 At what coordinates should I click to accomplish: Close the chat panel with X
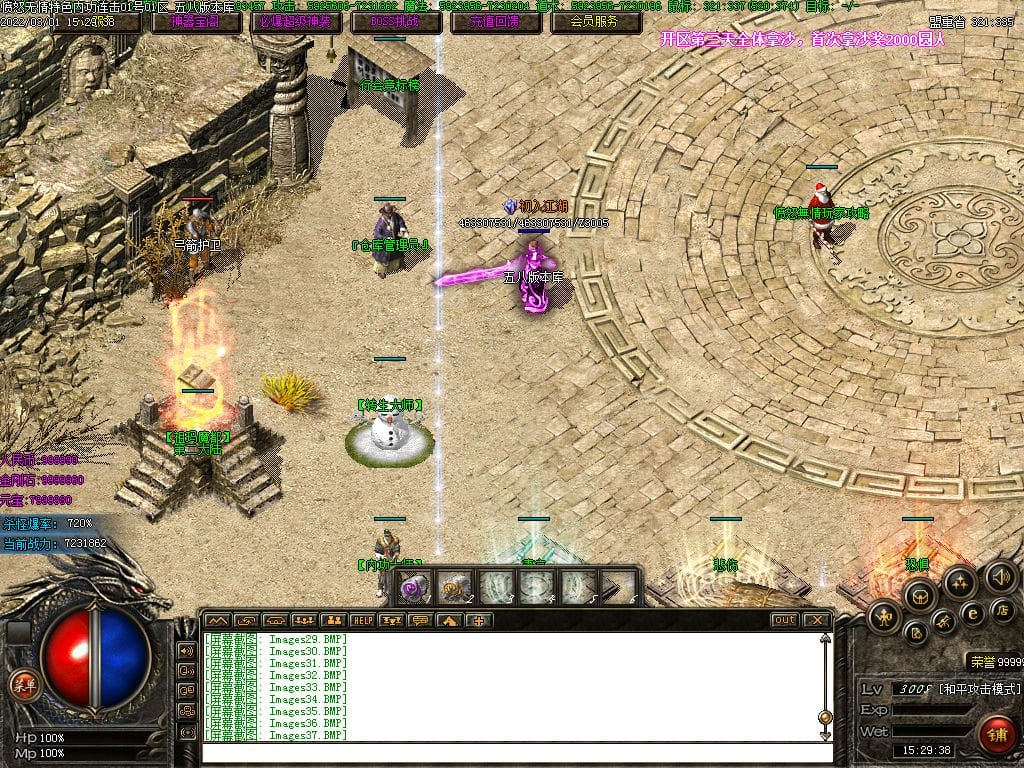pos(817,620)
